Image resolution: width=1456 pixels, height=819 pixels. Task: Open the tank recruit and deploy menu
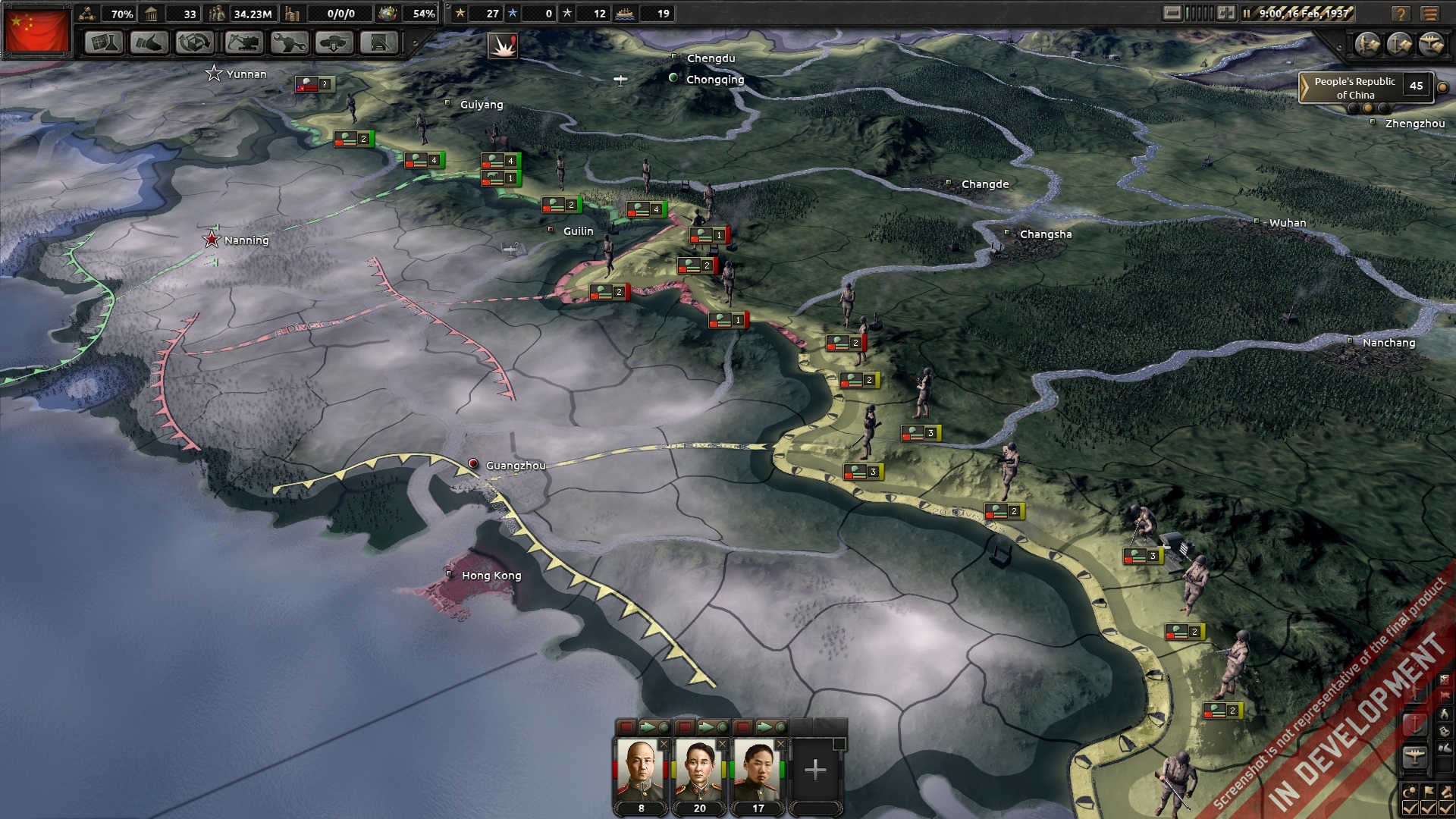334,43
